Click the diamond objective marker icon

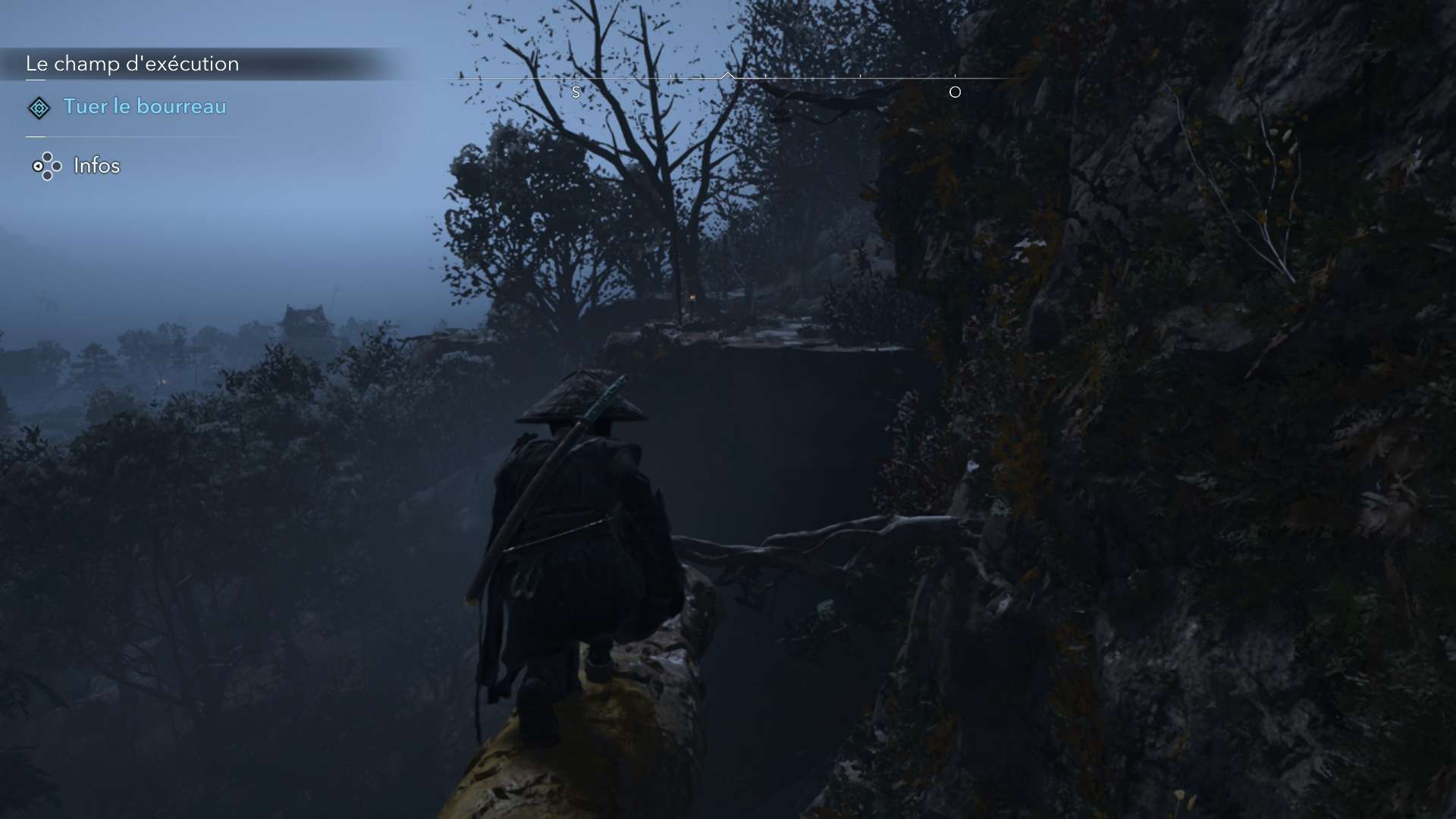point(39,108)
